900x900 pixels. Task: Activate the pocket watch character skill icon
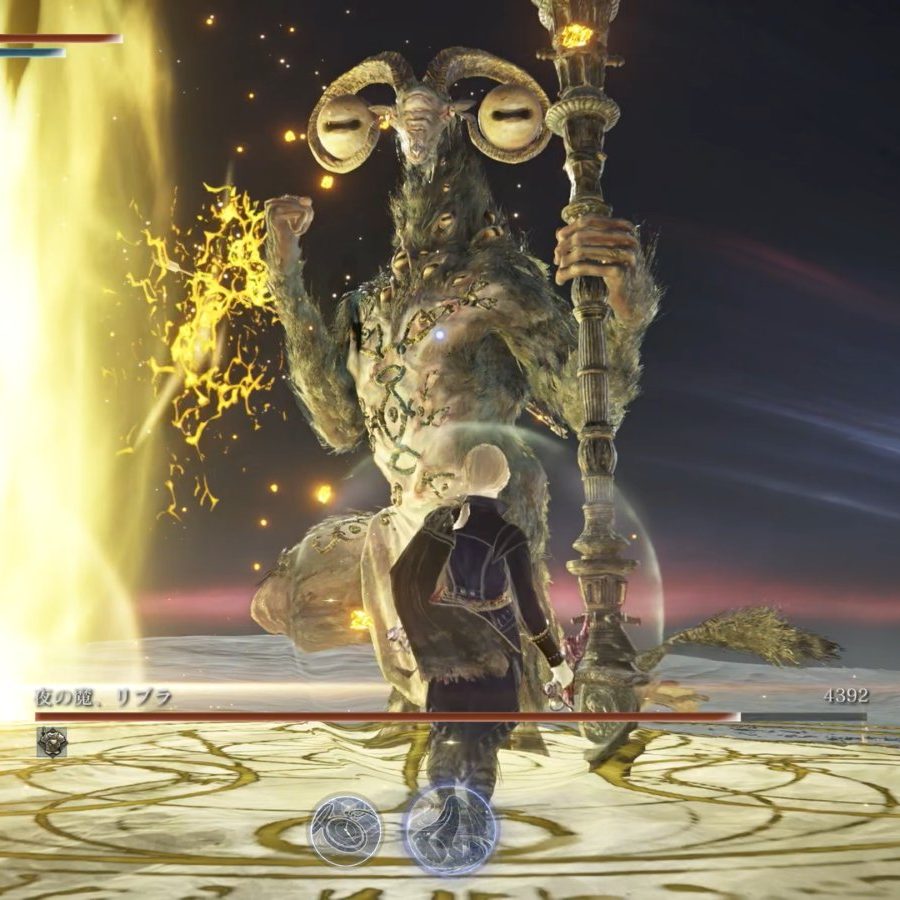(x=345, y=829)
